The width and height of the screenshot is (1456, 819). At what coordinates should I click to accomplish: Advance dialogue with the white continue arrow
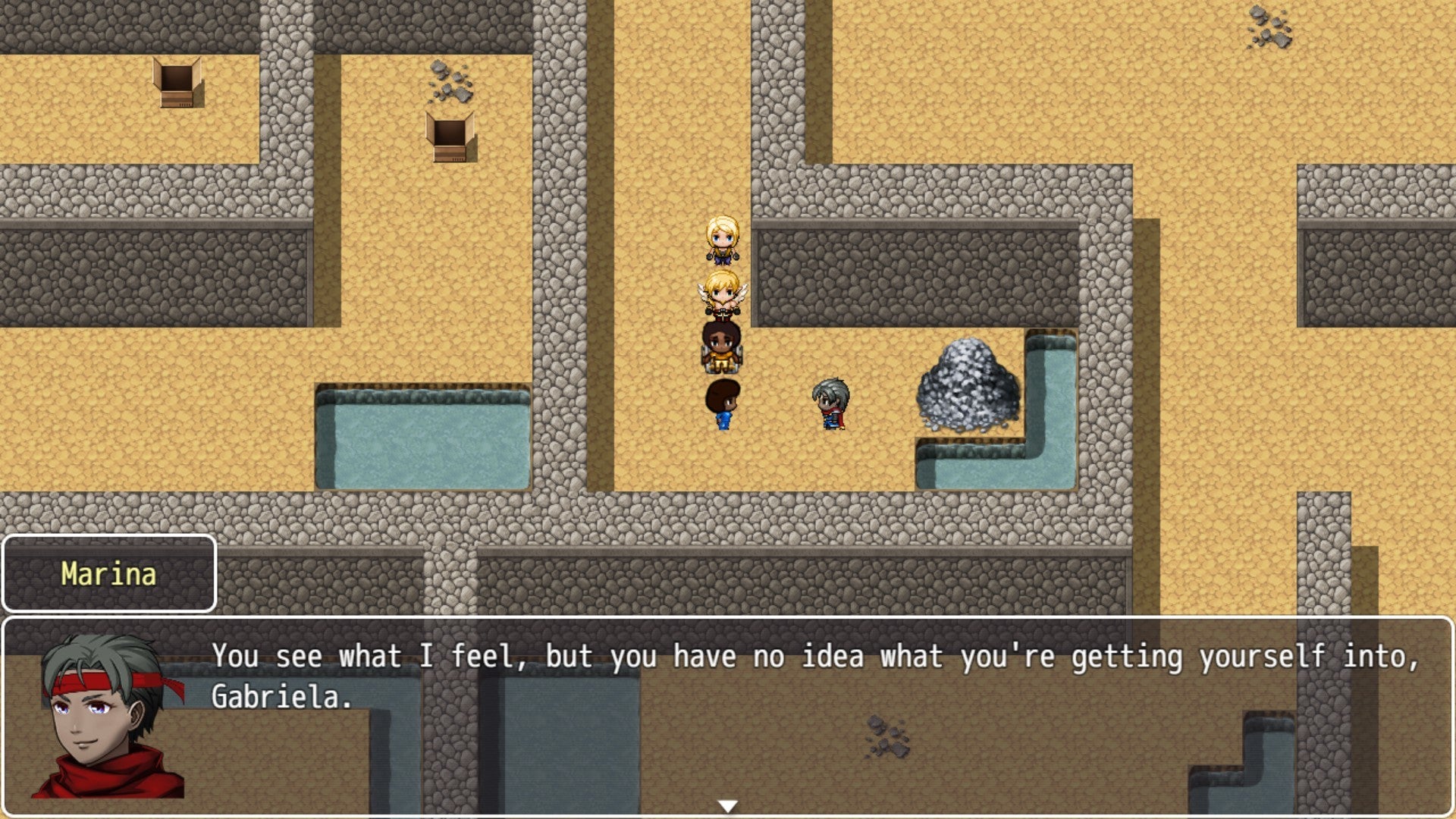pos(727,806)
